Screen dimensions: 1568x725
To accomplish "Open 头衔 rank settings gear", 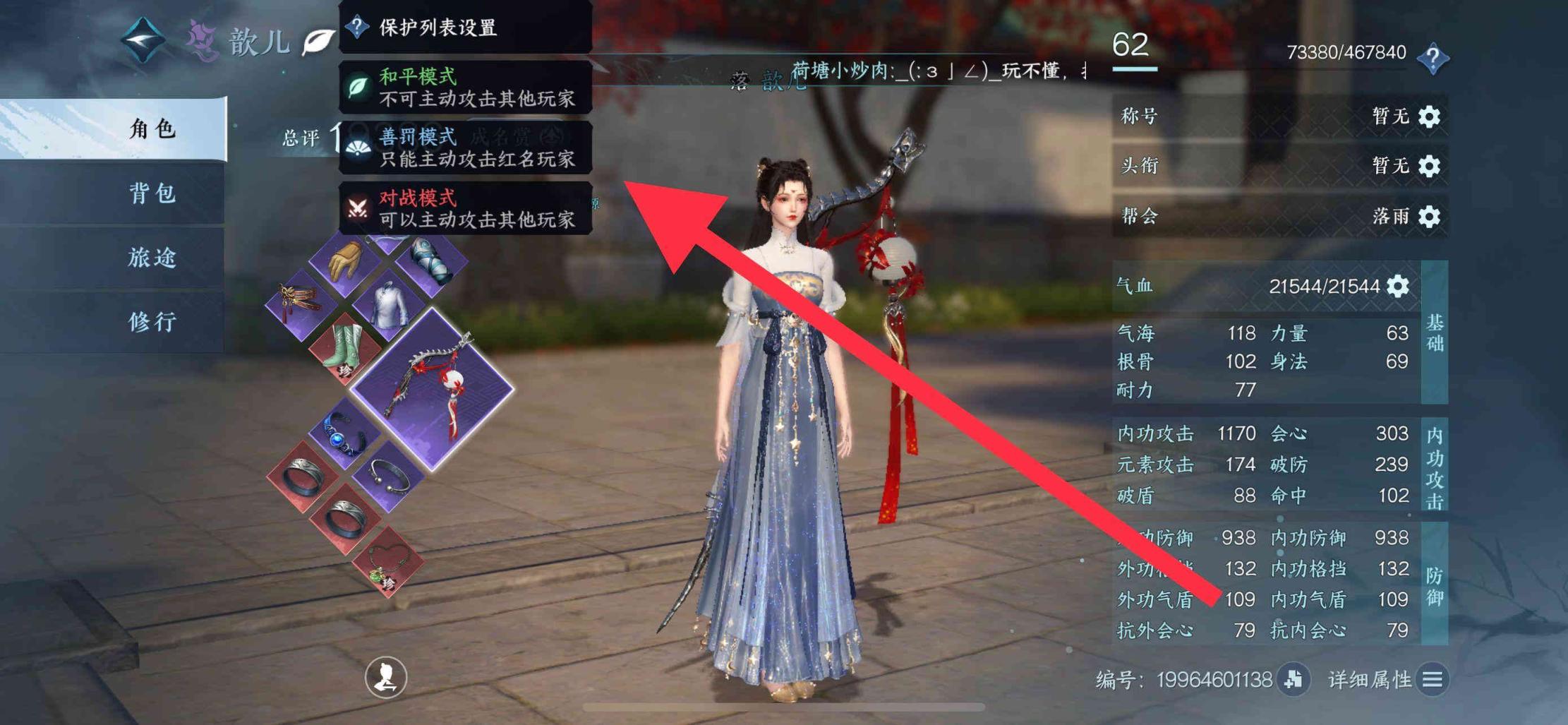I will coord(1429,167).
